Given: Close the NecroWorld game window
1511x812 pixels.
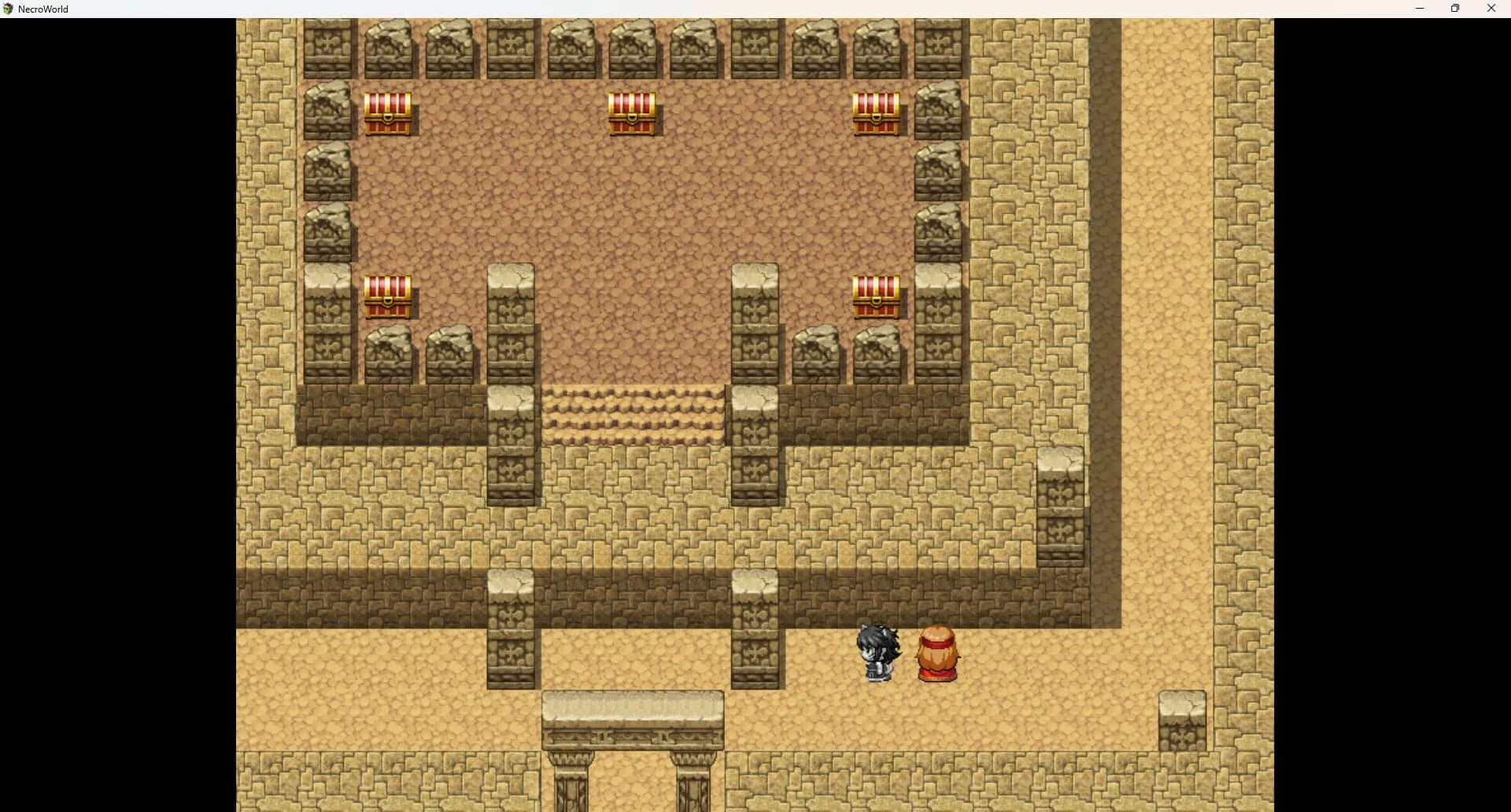Looking at the screenshot, I should tap(1491, 9).
